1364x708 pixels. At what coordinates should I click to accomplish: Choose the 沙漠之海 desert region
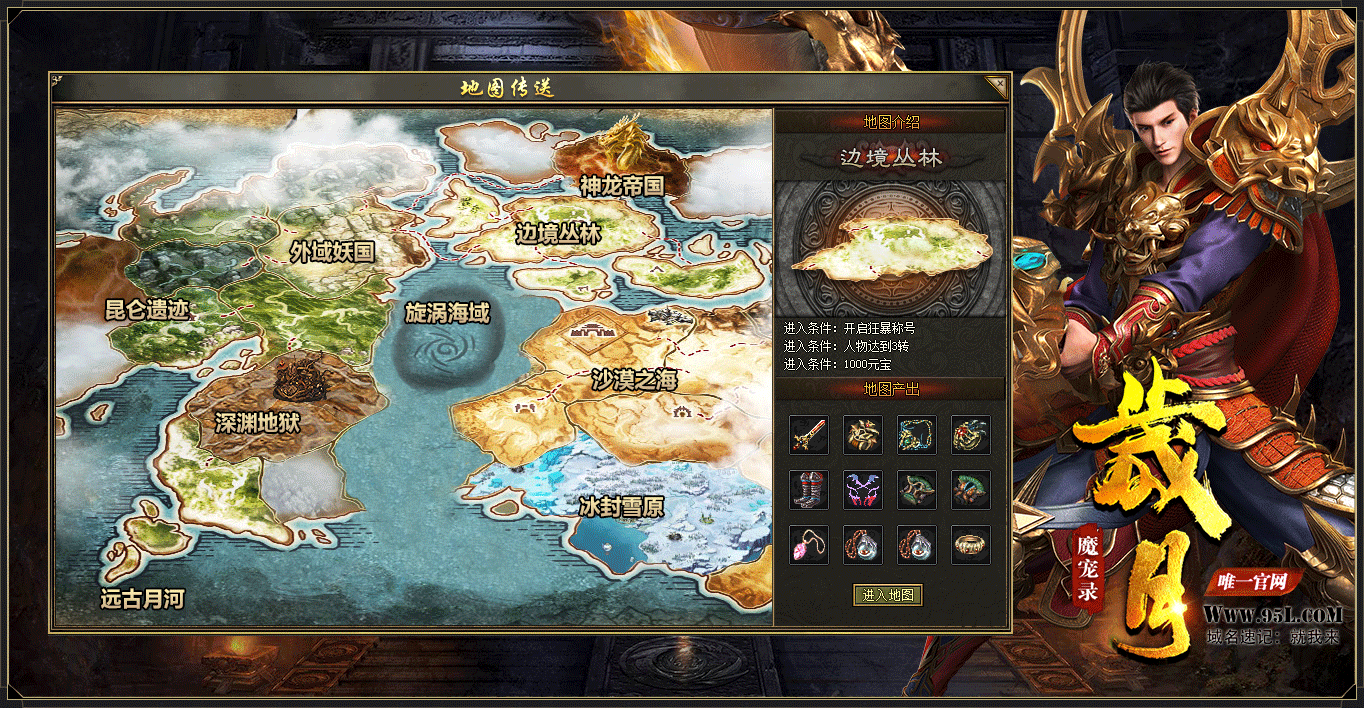click(634, 380)
